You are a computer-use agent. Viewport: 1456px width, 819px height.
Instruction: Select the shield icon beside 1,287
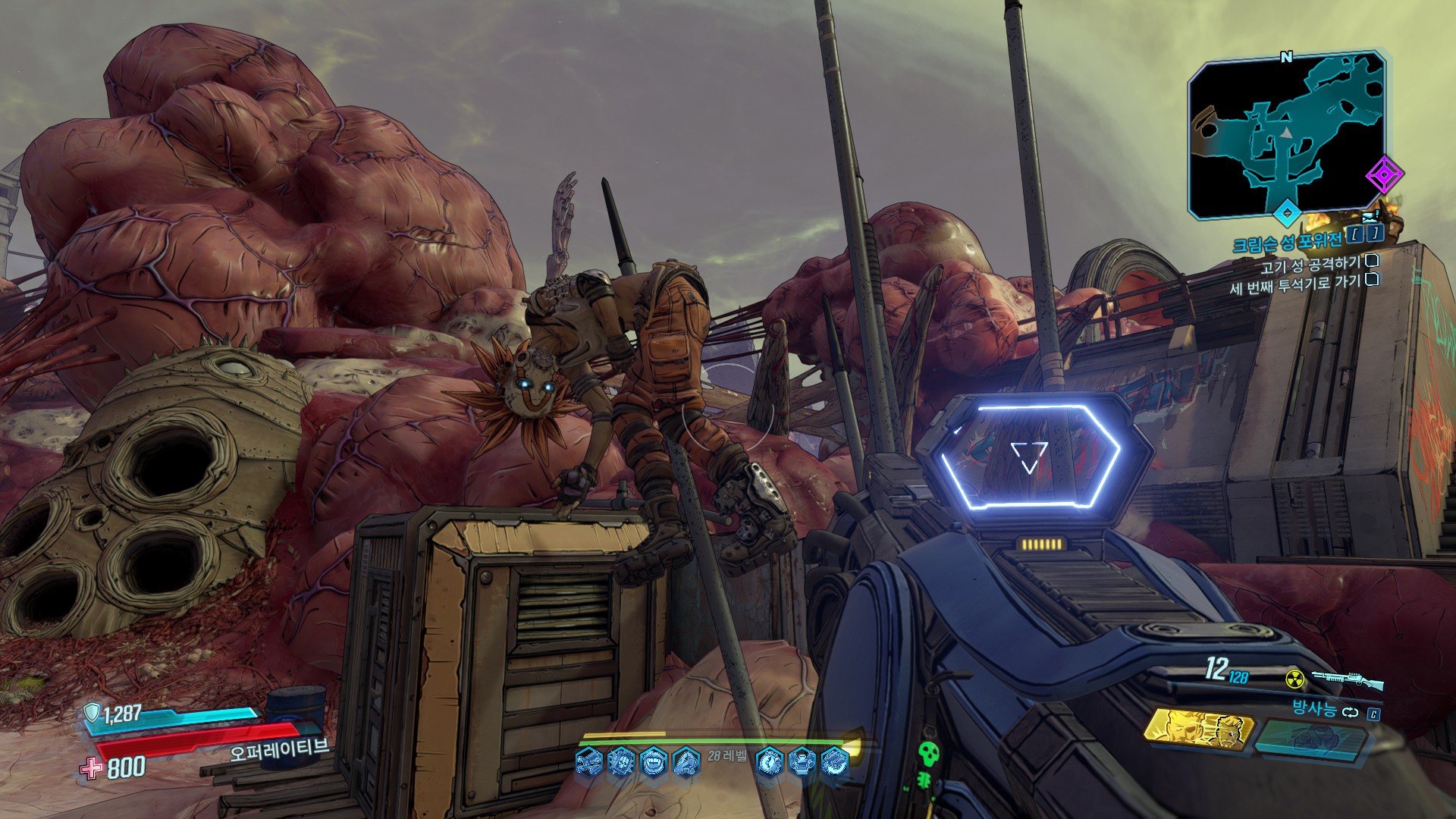(92, 711)
